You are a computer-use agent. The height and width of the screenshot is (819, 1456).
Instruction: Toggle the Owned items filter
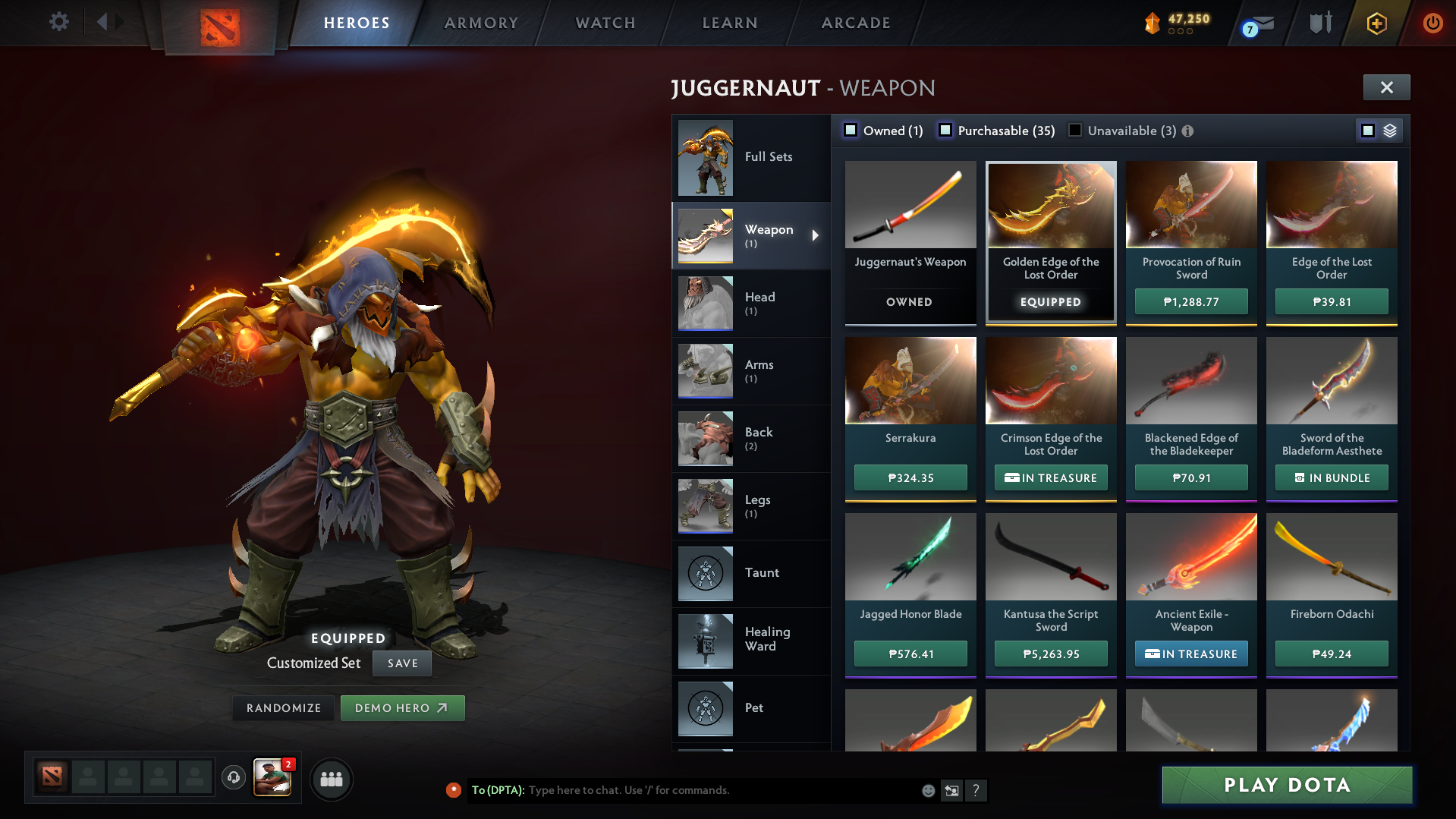851,130
